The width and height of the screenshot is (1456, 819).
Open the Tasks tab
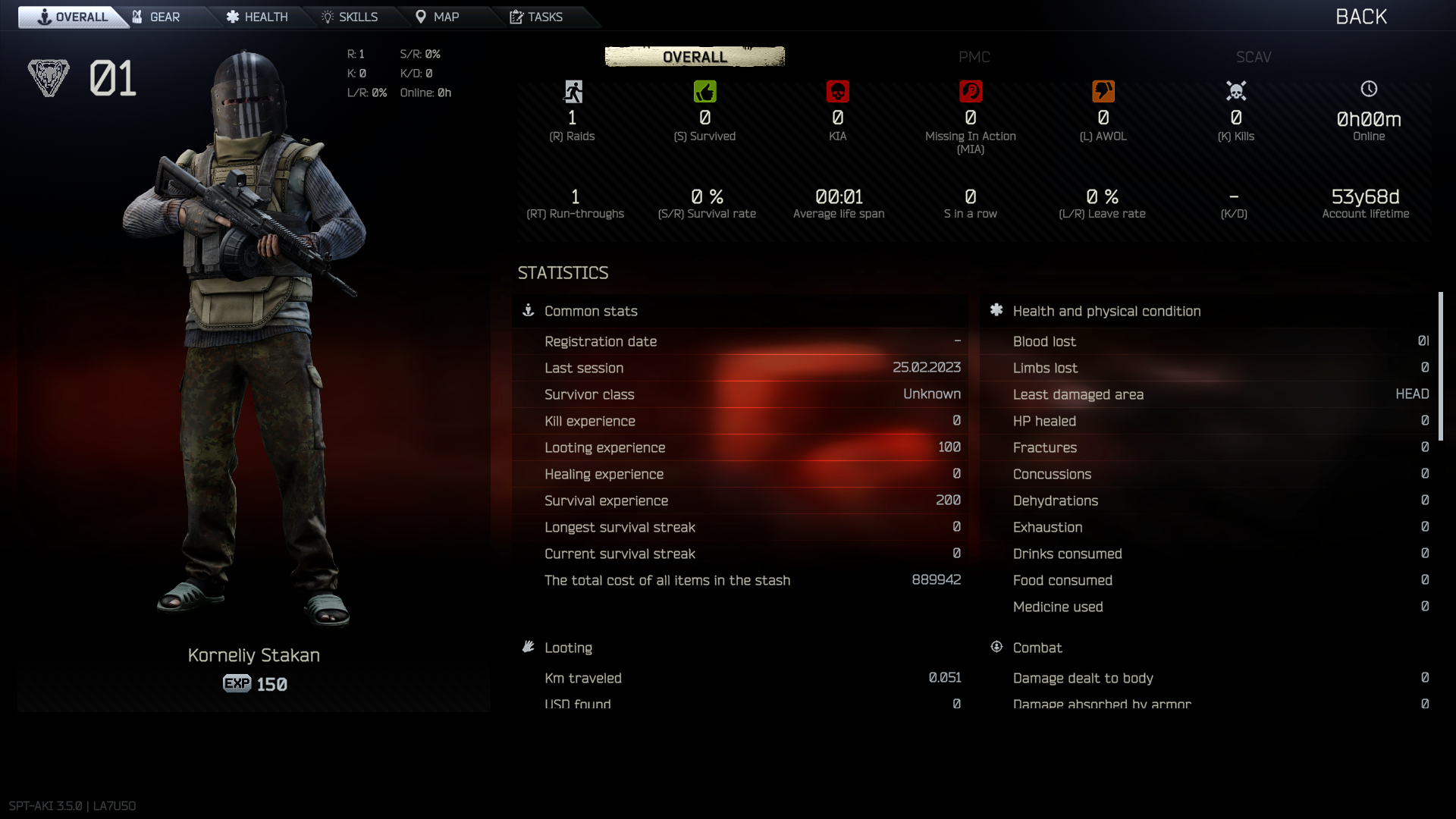pos(536,17)
